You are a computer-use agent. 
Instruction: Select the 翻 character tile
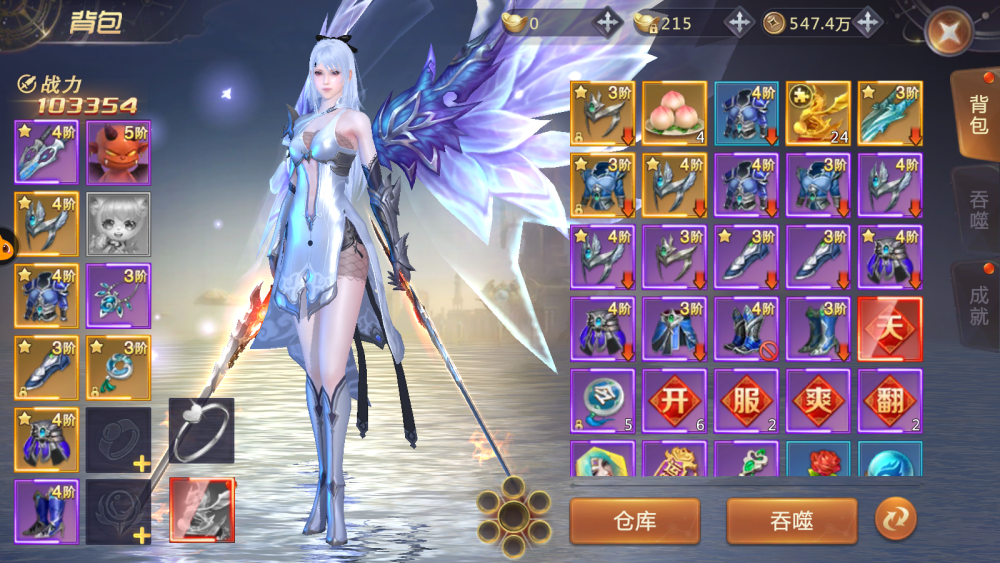[x=890, y=401]
